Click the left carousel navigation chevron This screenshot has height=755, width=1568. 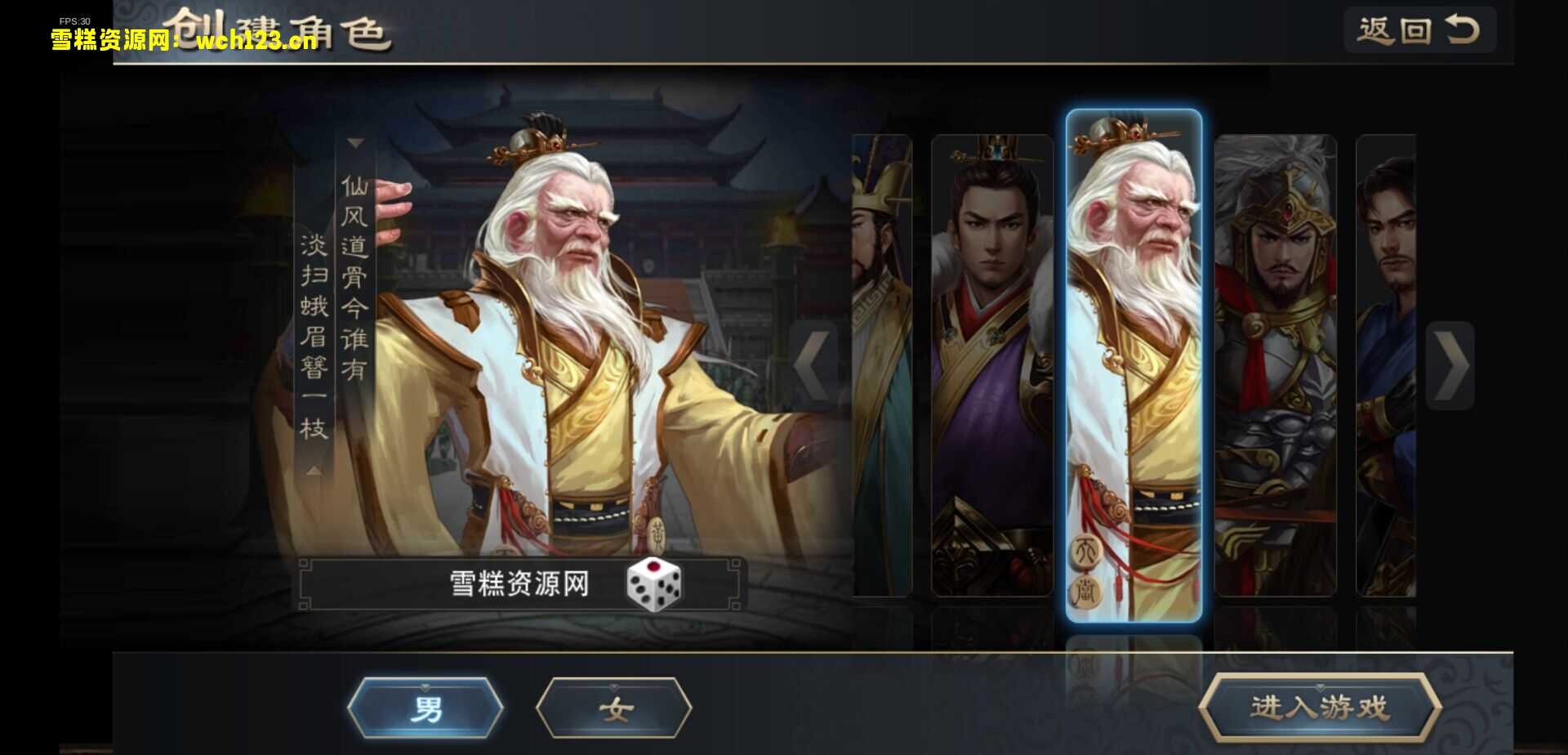point(812,365)
